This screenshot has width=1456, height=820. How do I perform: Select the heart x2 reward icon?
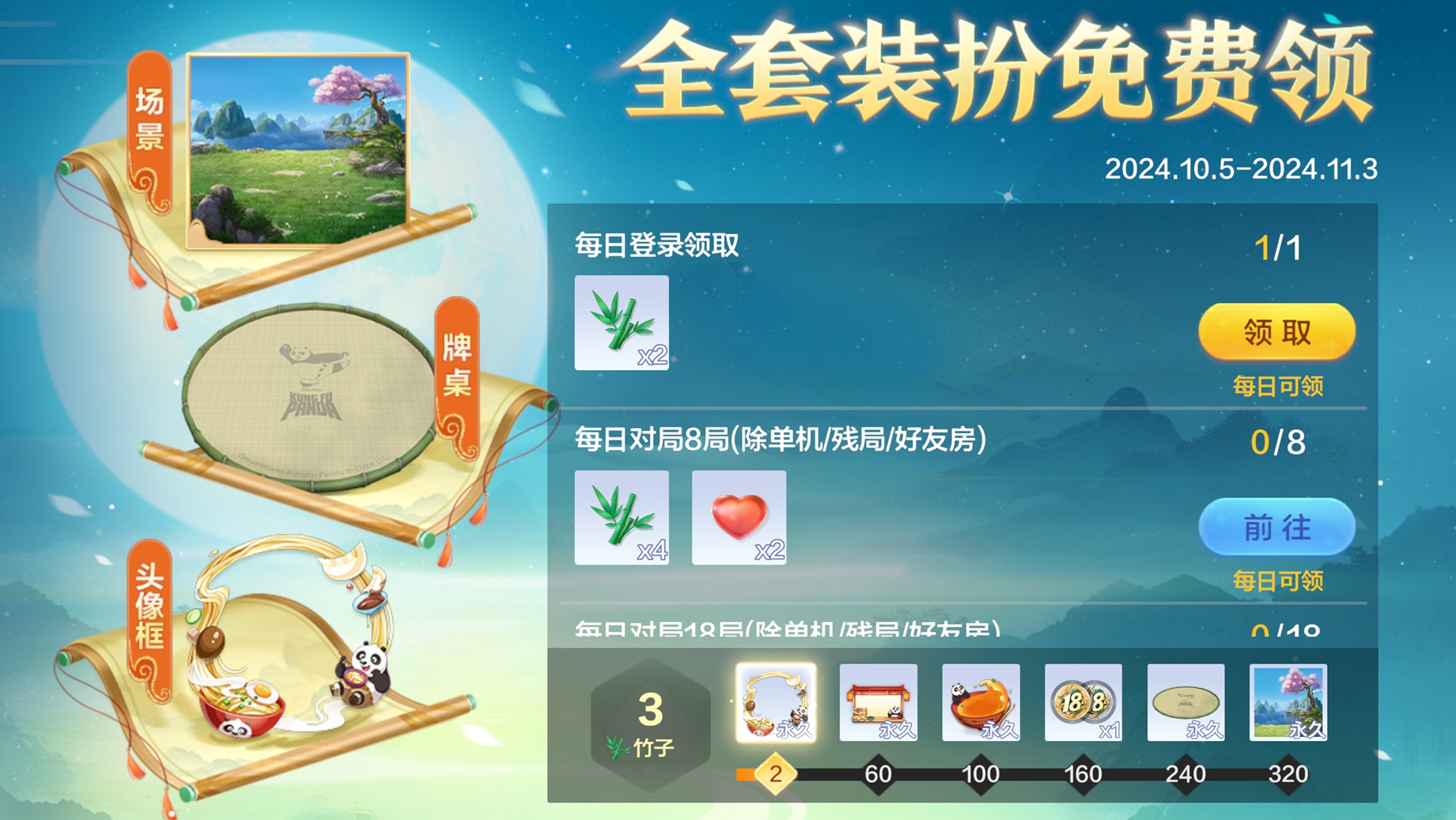[739, 519]
